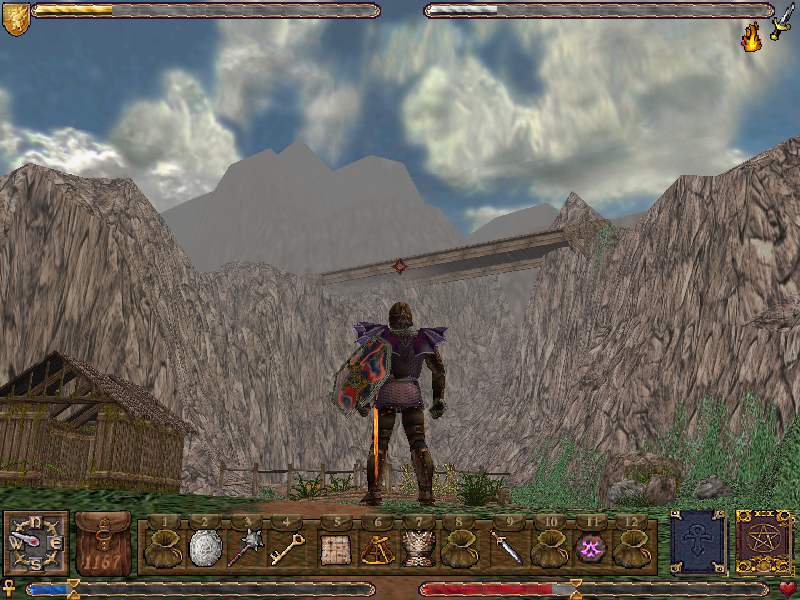The image size is (800, 600).
Task: Use the triangular item in slot 6
Action: pyautogui.click(x=375, y=548)
